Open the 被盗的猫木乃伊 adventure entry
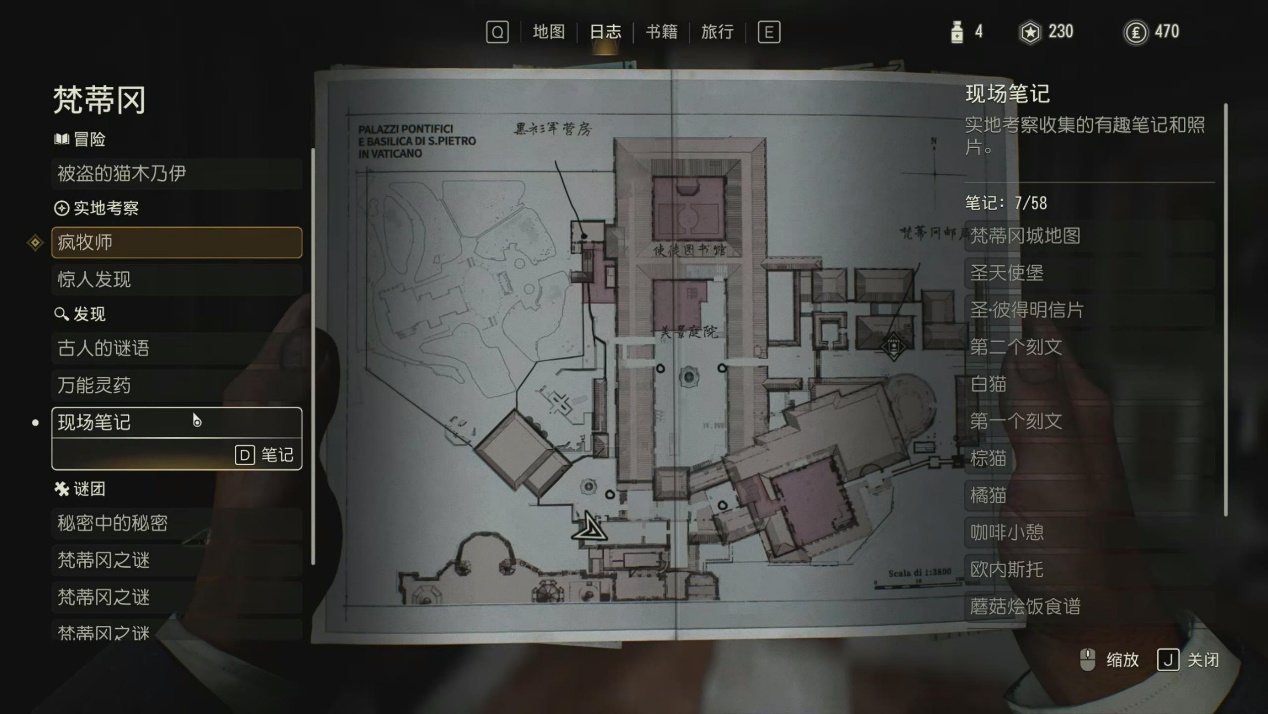1268x714 pixels. coord(176,174)
